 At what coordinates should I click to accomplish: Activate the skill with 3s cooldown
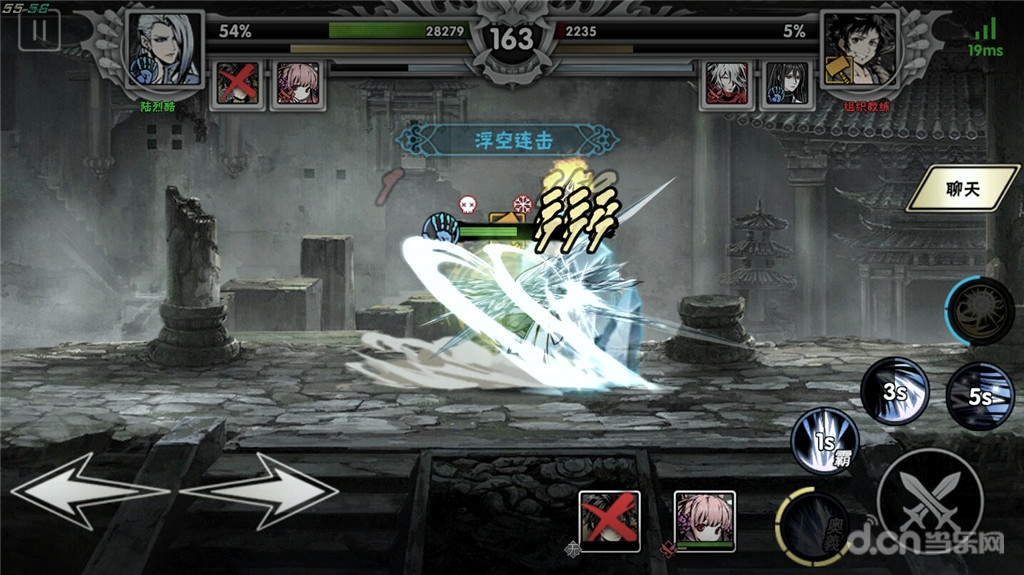pos(895,390)
